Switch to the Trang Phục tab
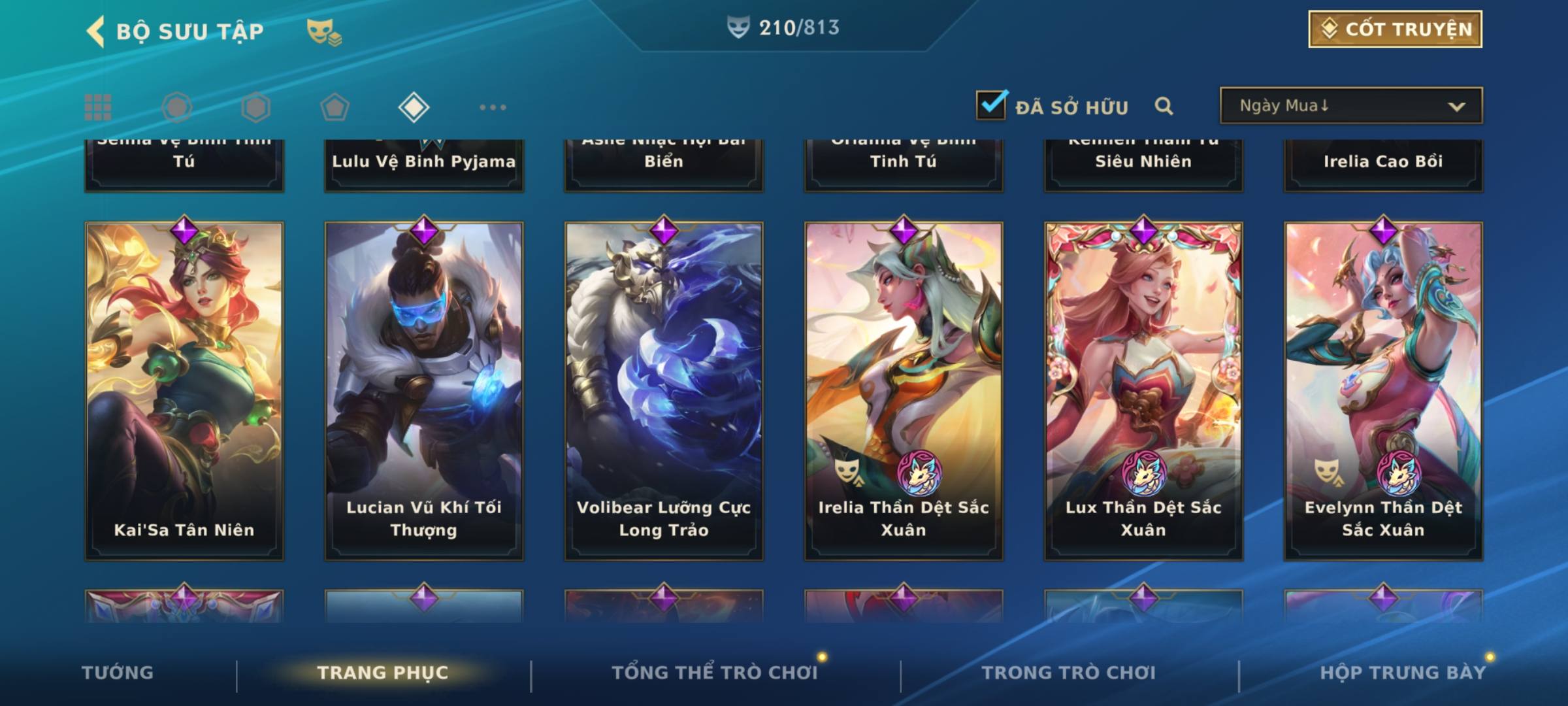Image resolution: width=1568 pixels, height=706 pixels. click(383, 673)
